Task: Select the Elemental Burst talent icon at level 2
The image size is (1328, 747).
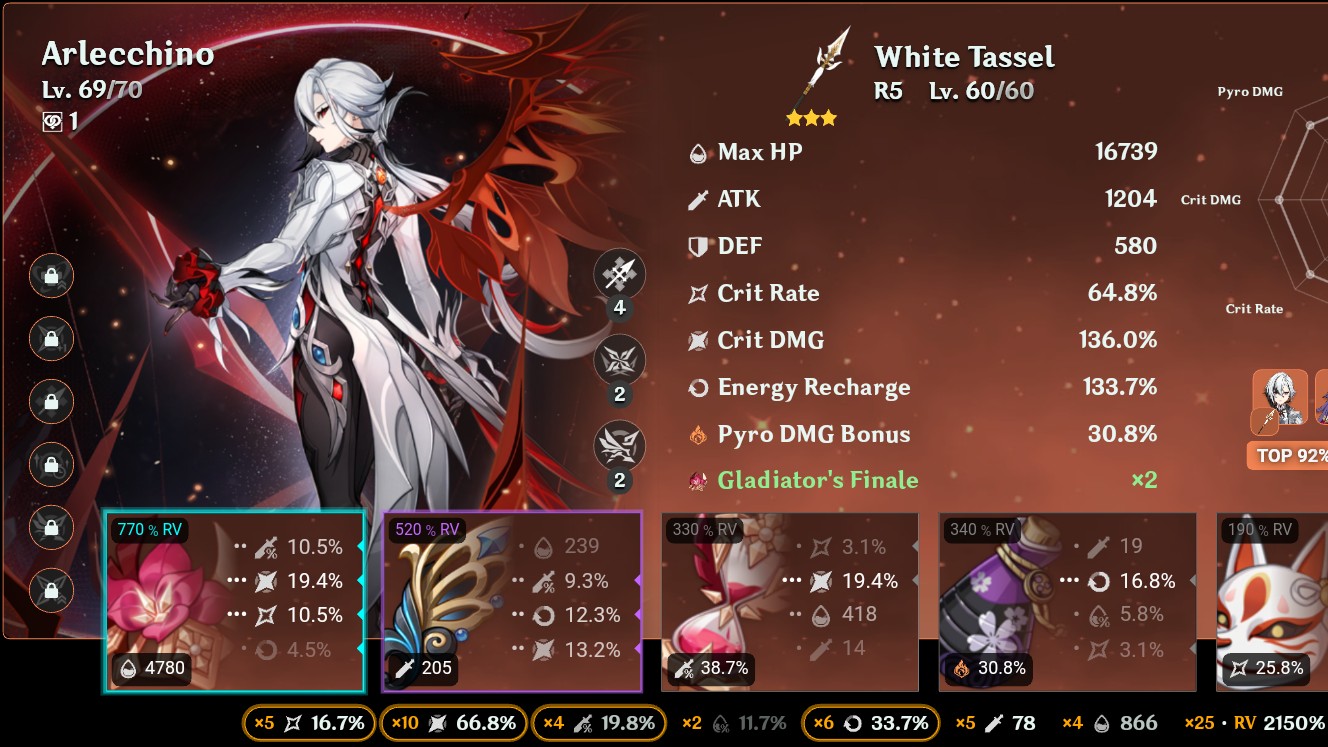Action: pyautogui.click(x=620, y=447)
